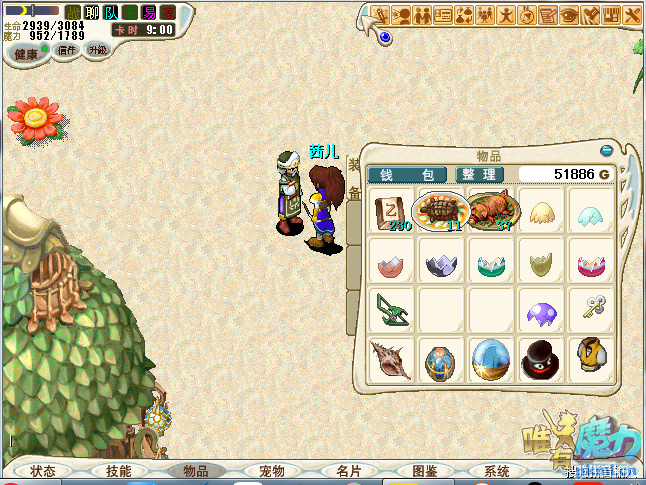This screenshot has height=485, width=646.
Task: Open the 状态 status tab
Action: [43, 471]
